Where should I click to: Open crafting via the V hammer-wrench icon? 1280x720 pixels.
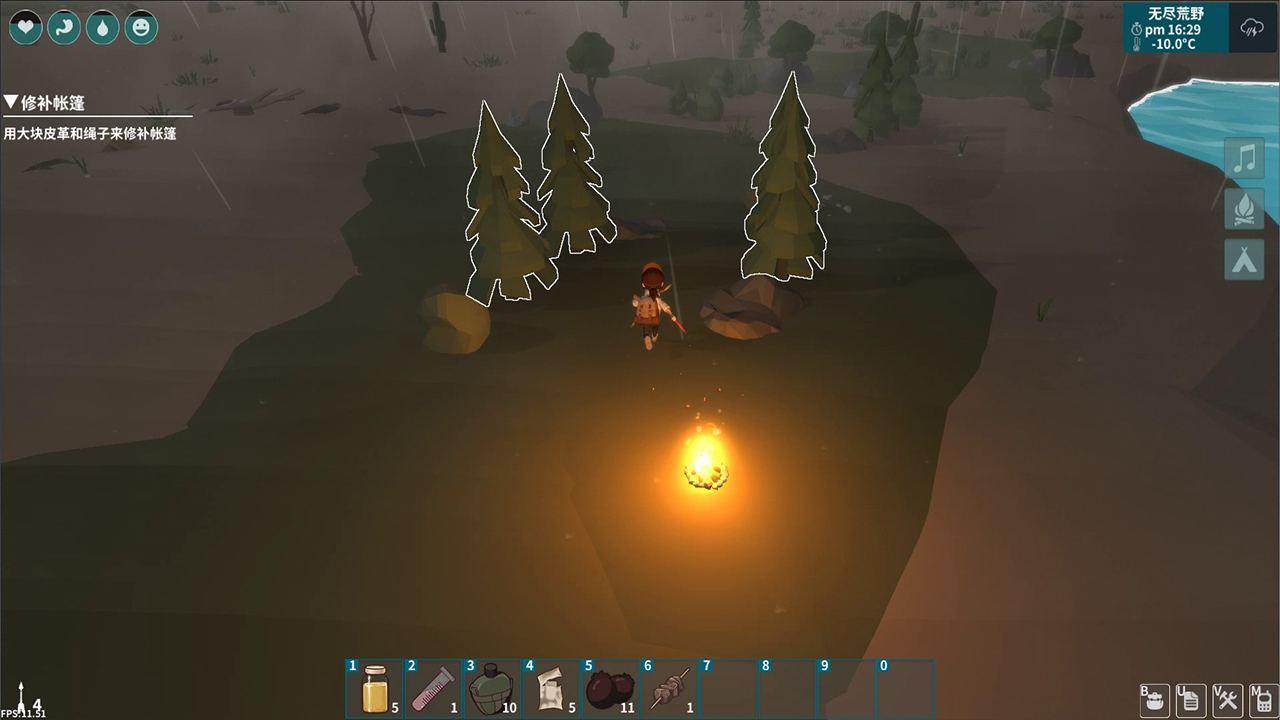click(1227, 699)
